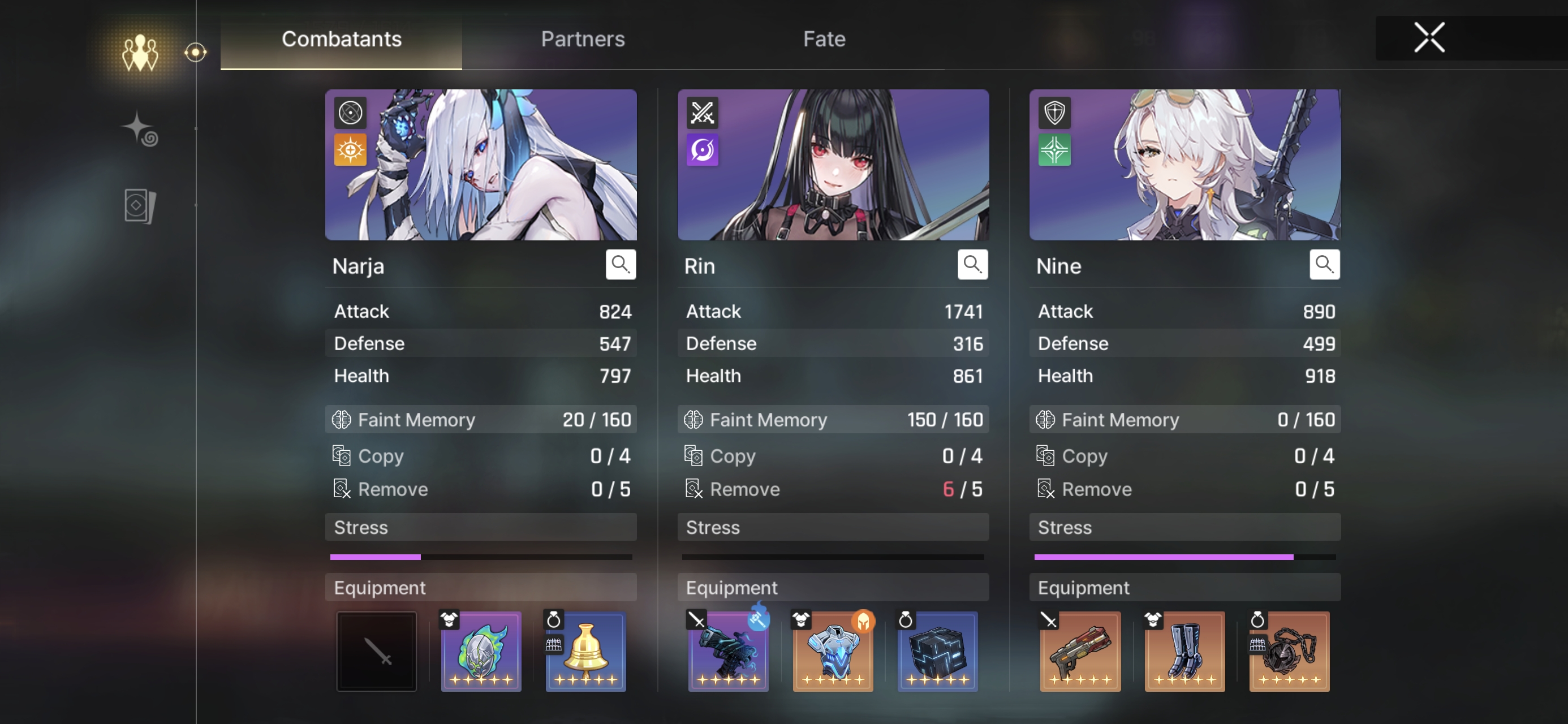View Rin's dark gauntlet weapon
The height and width of the screenshot is (724, 1568).
click(x=728, y=651)
